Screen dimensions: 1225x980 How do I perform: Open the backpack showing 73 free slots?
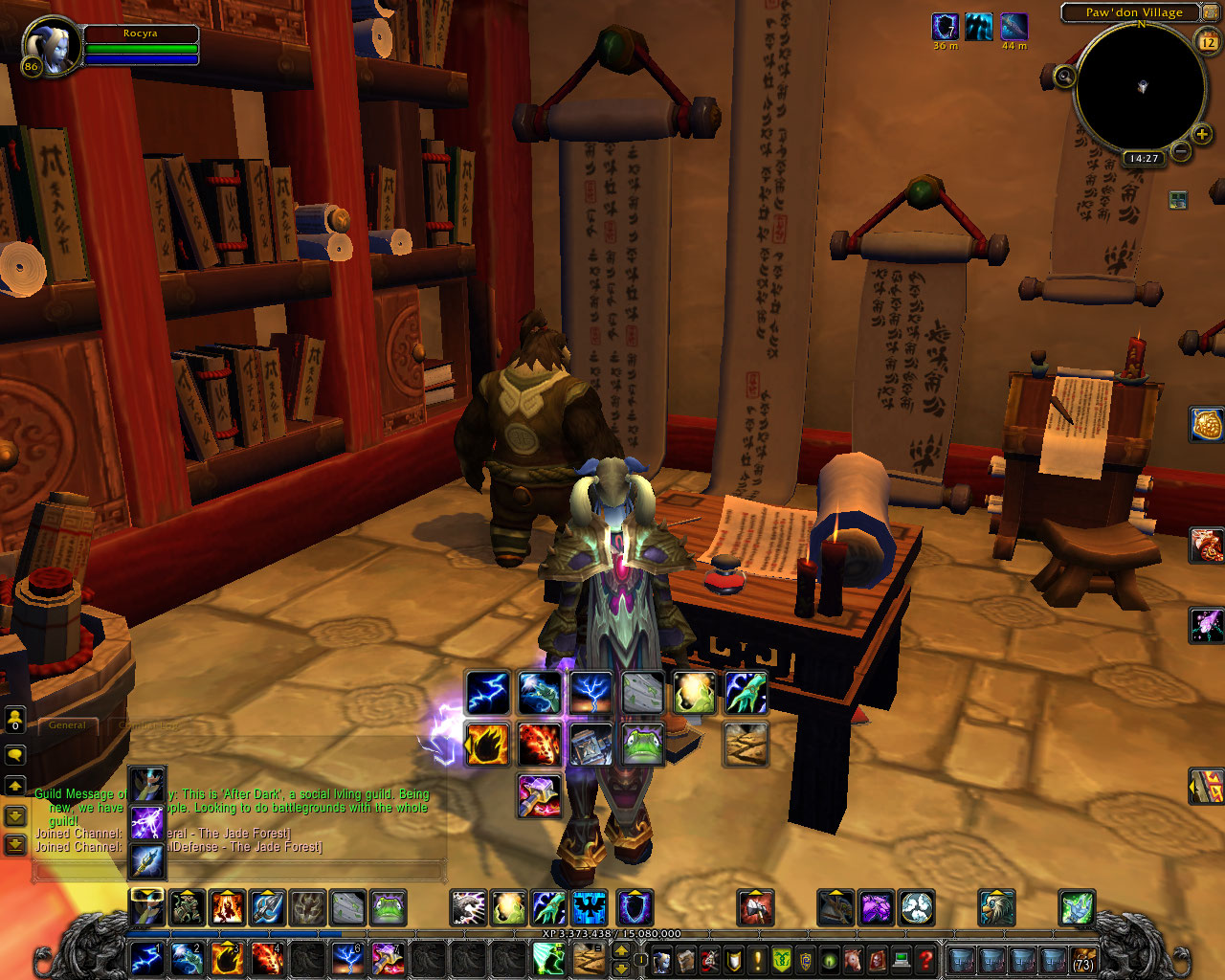tap(1083, 959)
